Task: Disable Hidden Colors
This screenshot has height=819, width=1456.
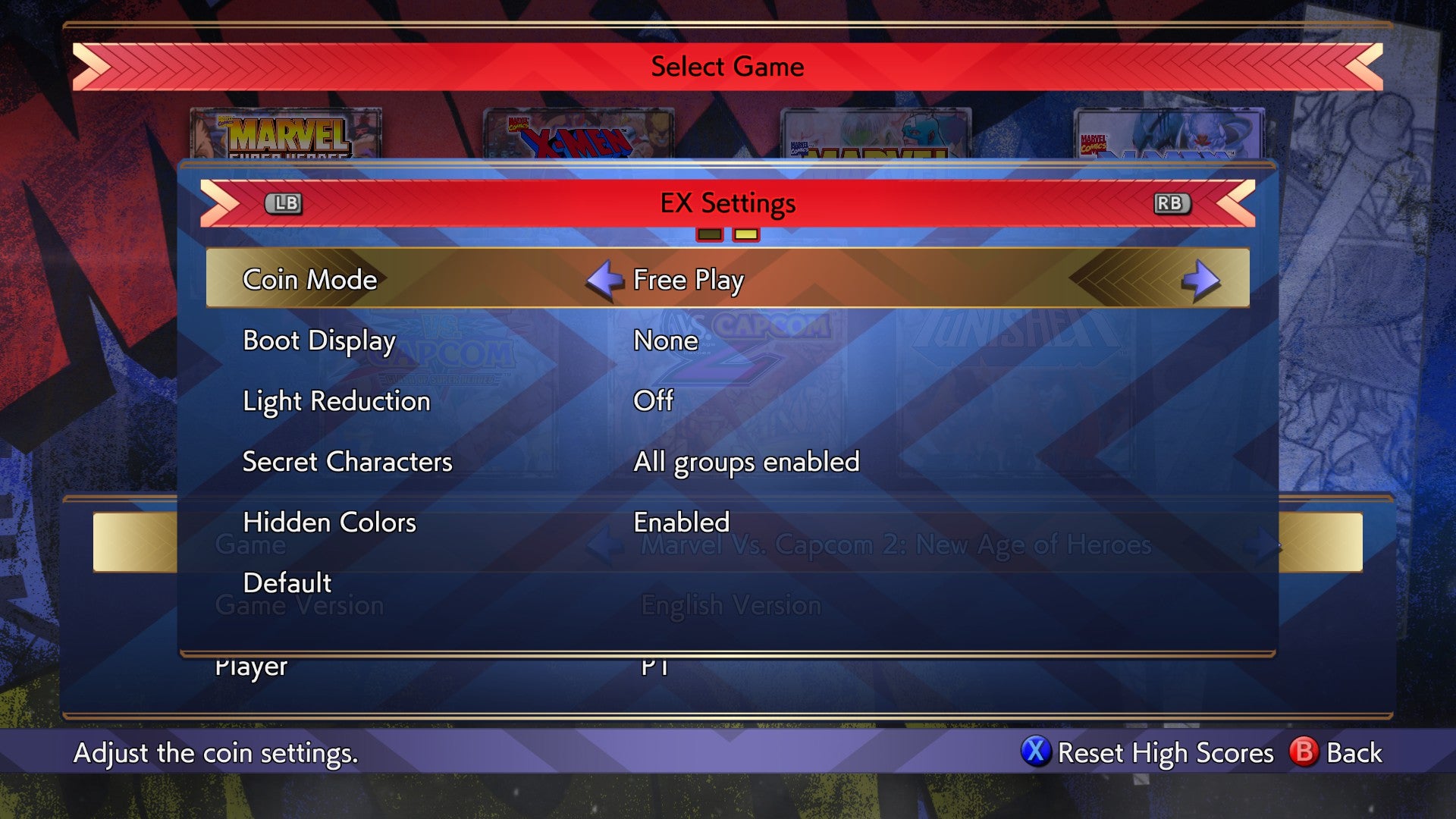Action: tap(681, 522)
